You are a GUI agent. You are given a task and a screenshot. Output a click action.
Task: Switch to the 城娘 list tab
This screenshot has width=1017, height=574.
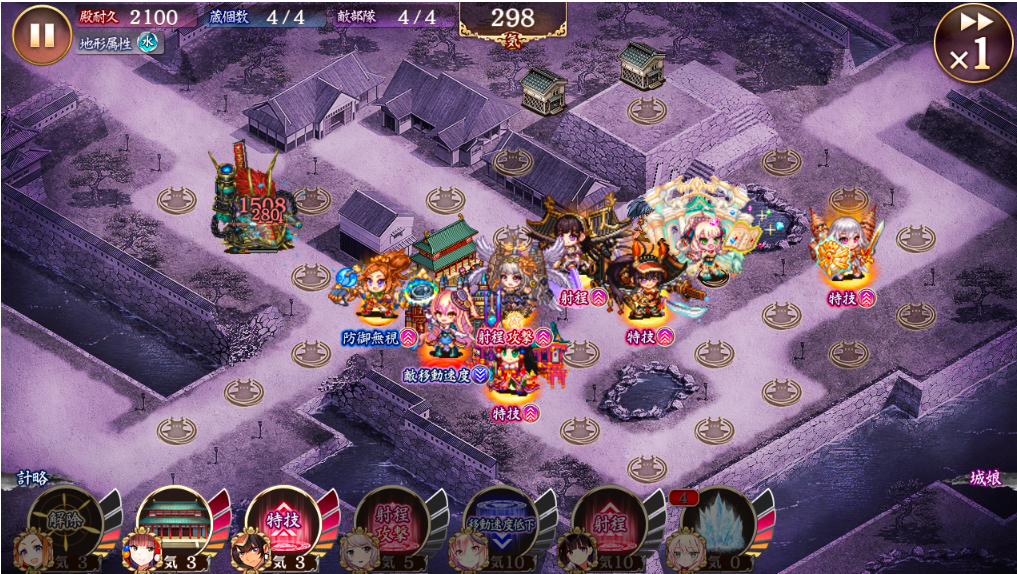[984, 479]
